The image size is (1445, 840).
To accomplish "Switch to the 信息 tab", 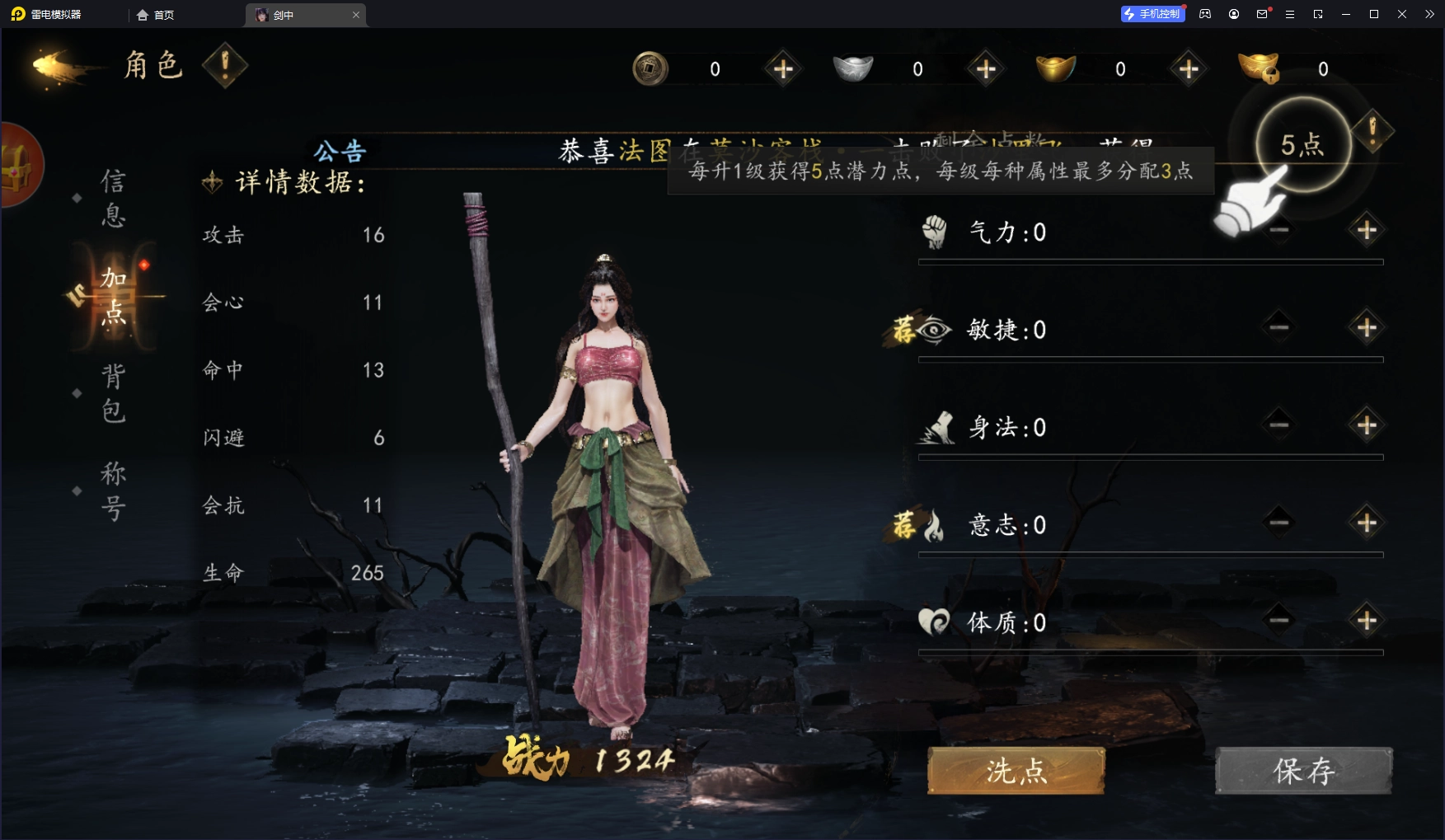I will [113, 198].
